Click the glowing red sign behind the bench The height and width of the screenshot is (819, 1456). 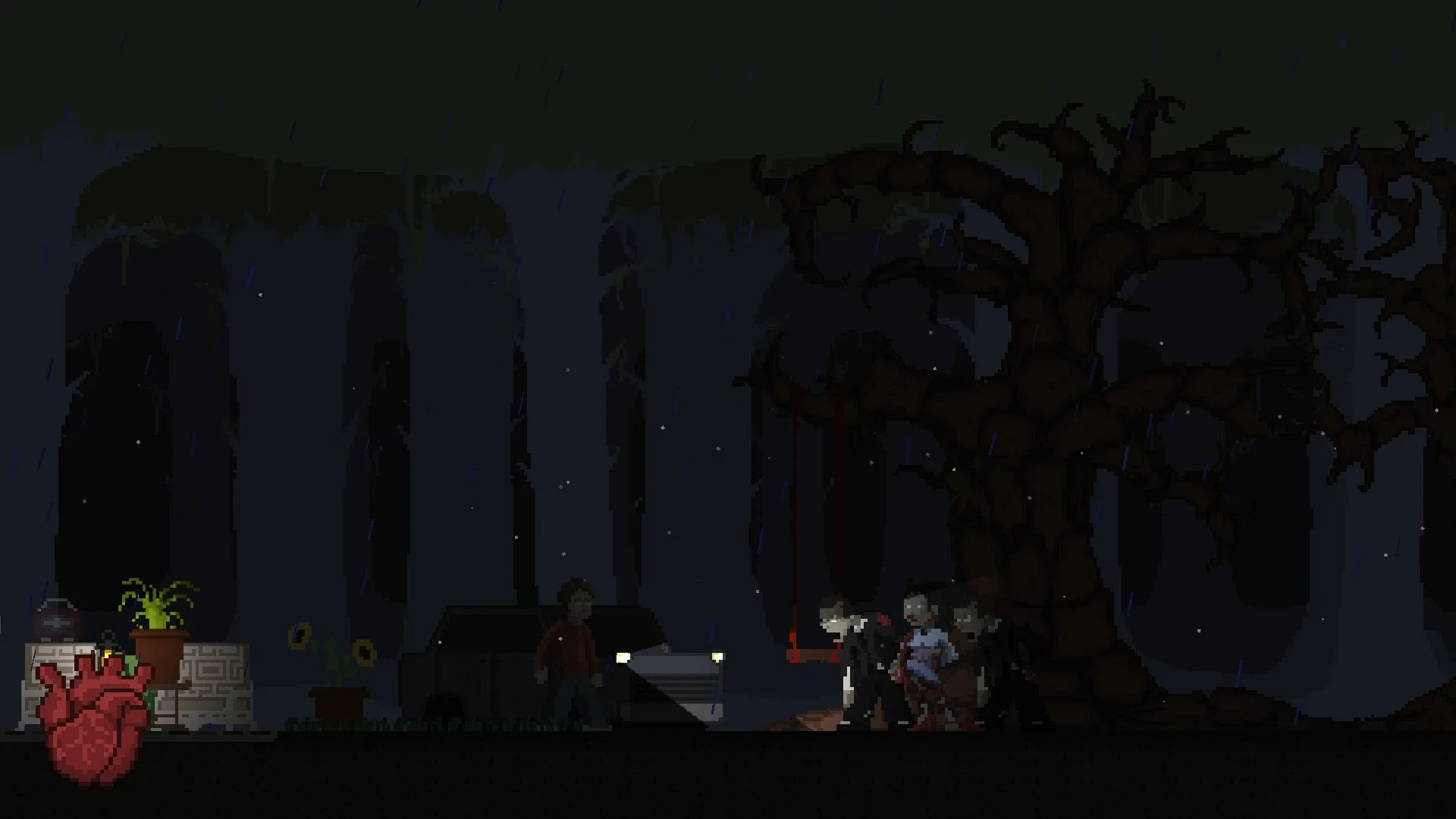[57, 622]
